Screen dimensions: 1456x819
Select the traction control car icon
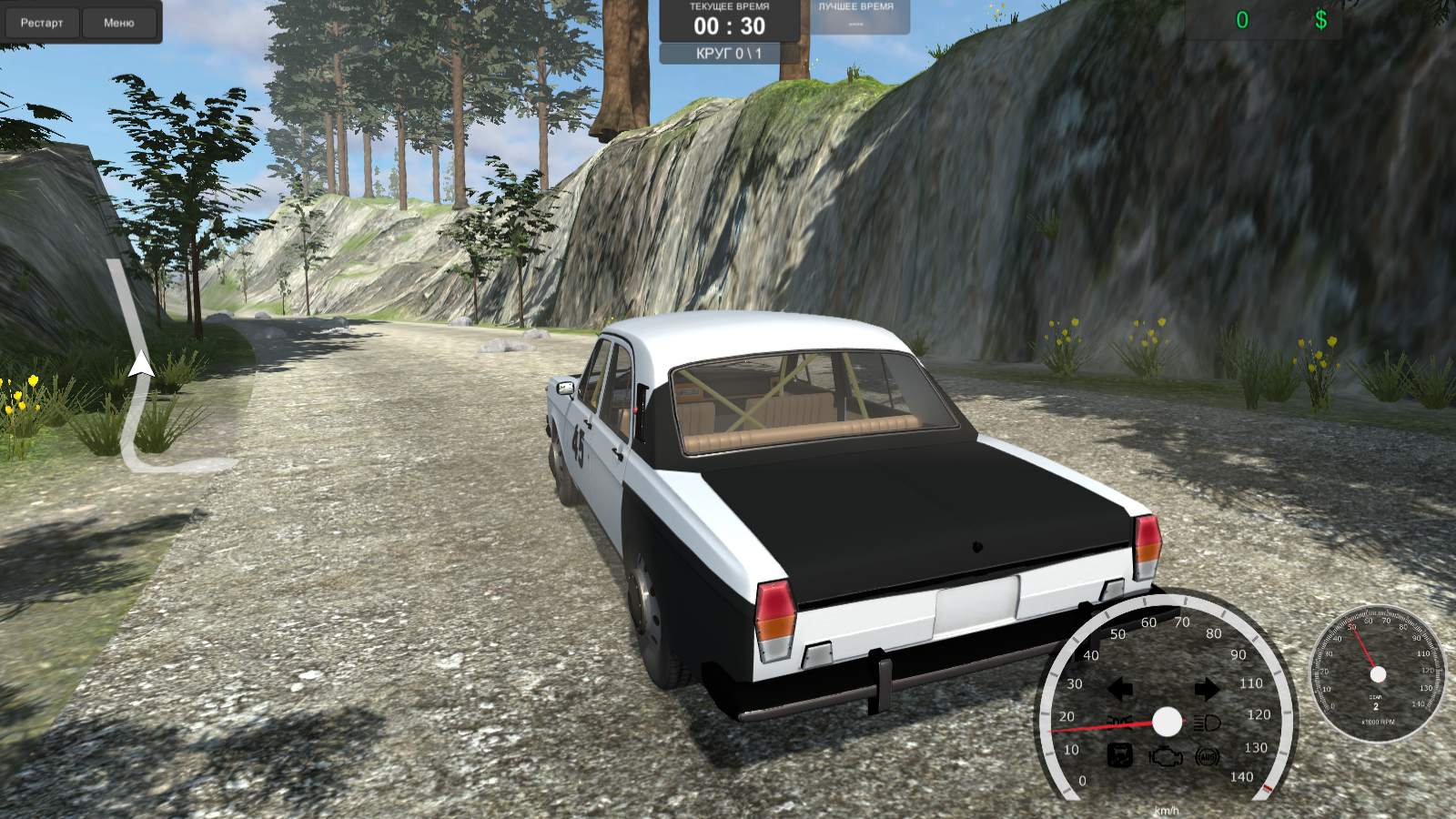[x=1119, y=755]
